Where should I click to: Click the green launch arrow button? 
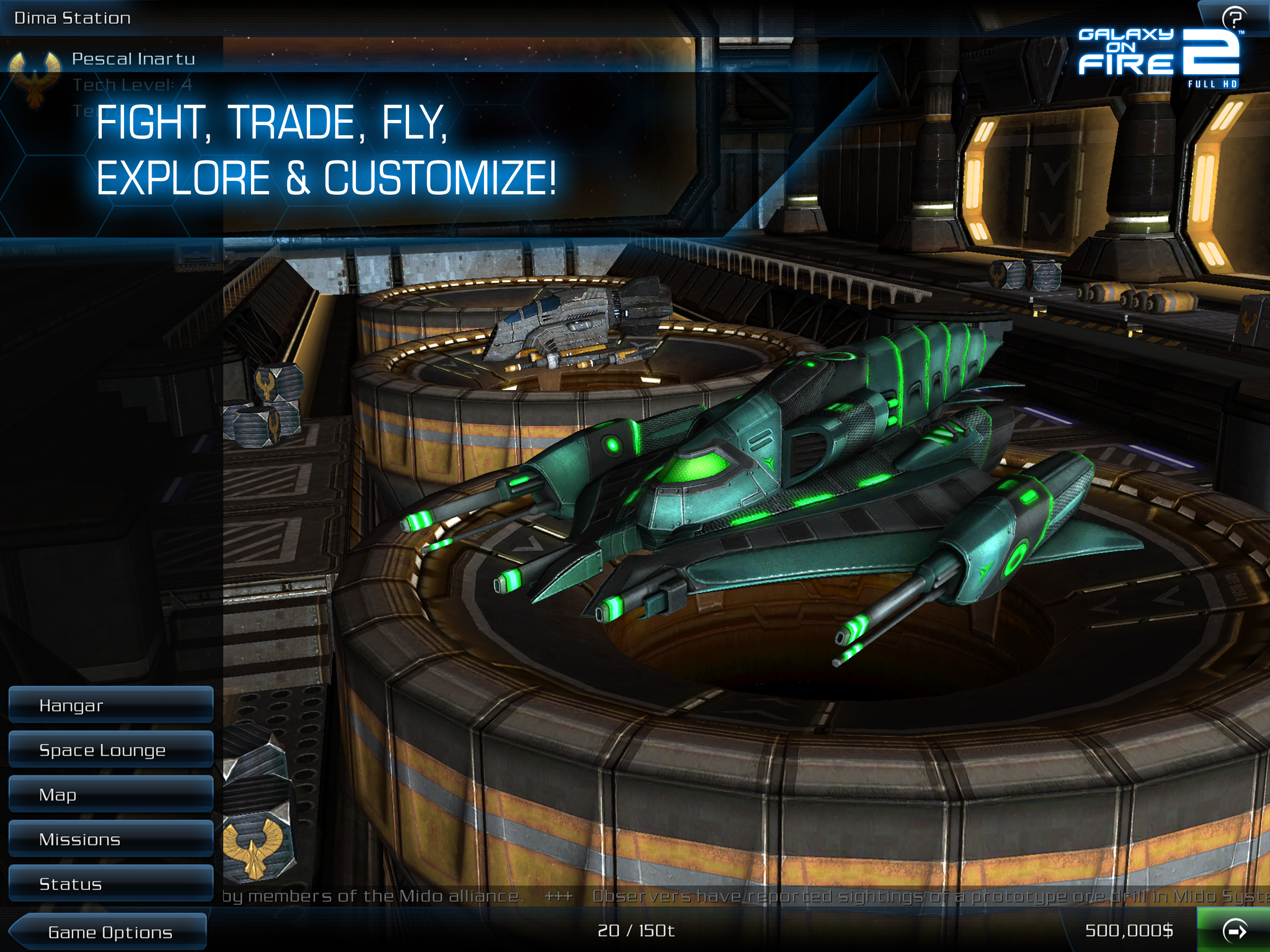1234,931
